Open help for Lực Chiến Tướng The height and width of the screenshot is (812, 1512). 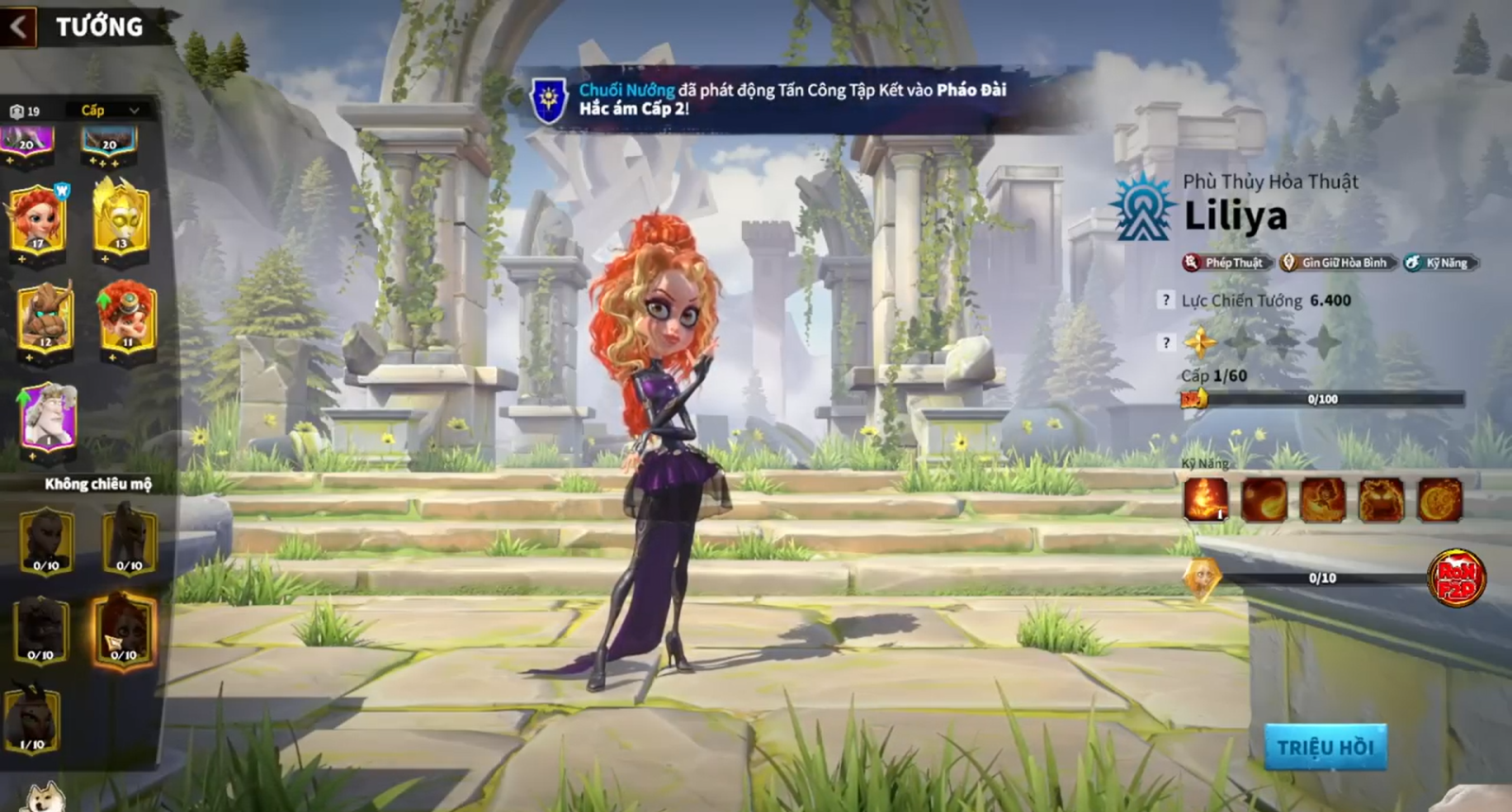point(1166,301)
